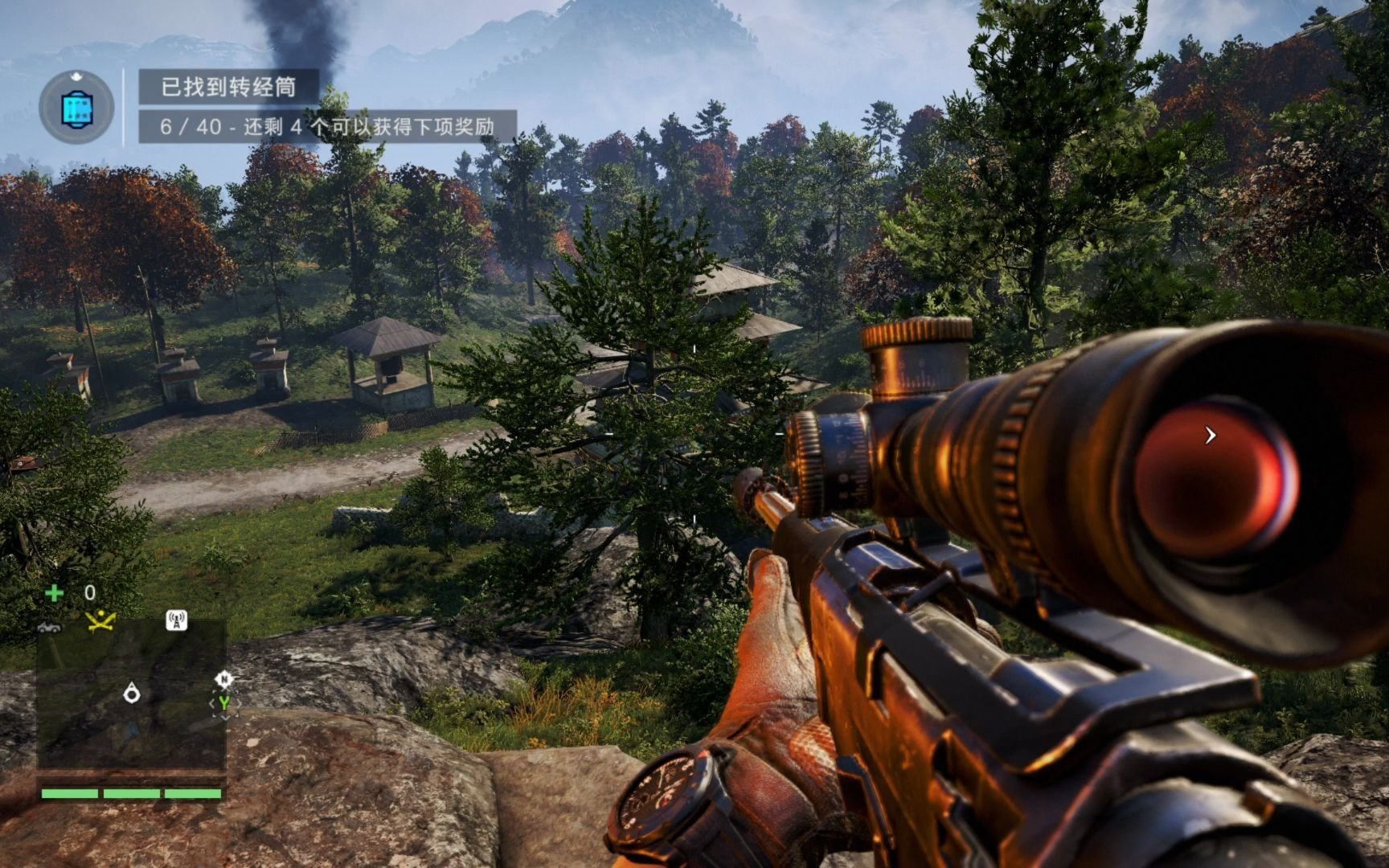Select the grey vehicle marker on the minimap
The height and width of the screenshot is (868, 1389).
50,626
